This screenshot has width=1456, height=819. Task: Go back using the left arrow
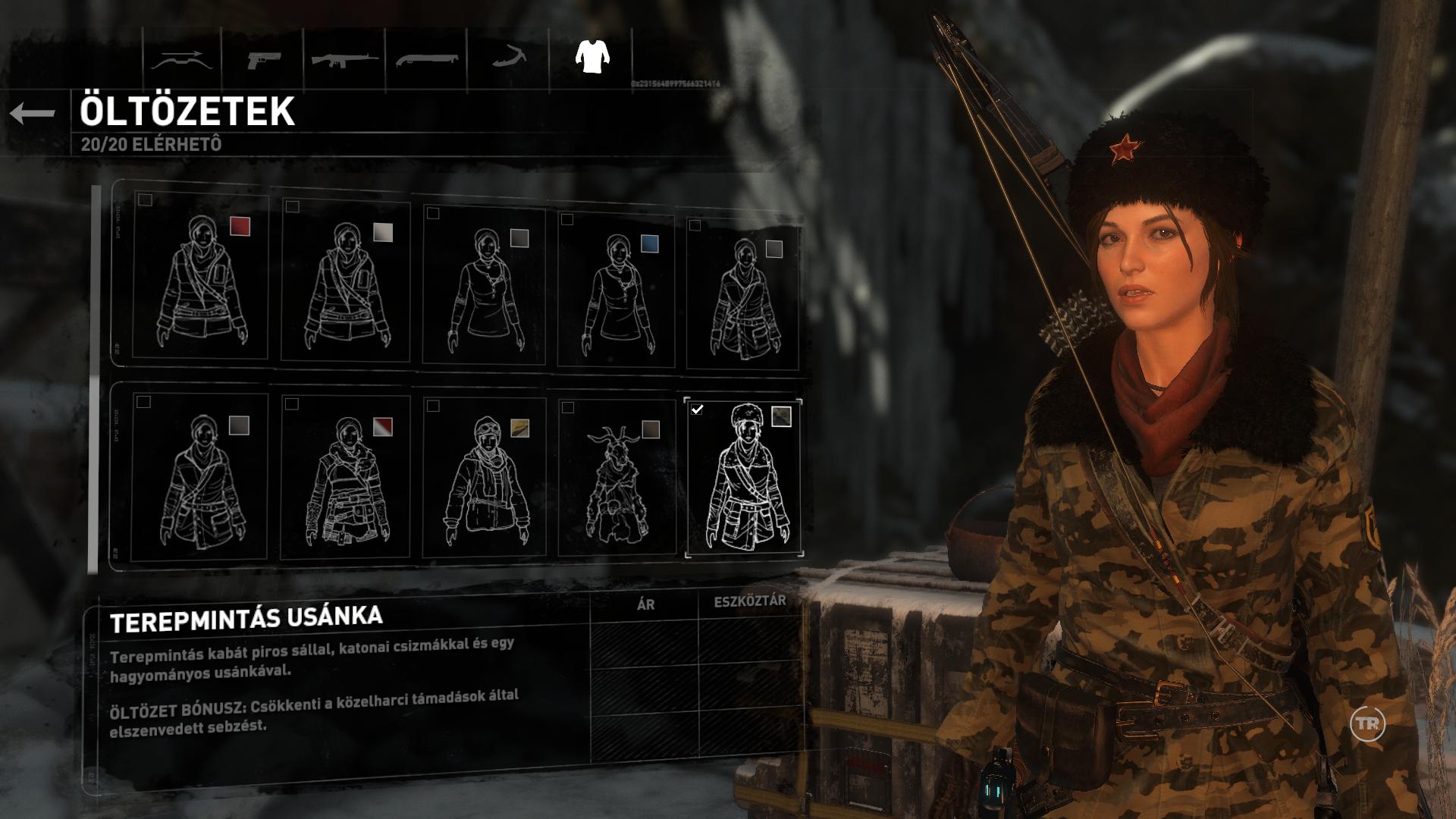(x=33, y=114)
